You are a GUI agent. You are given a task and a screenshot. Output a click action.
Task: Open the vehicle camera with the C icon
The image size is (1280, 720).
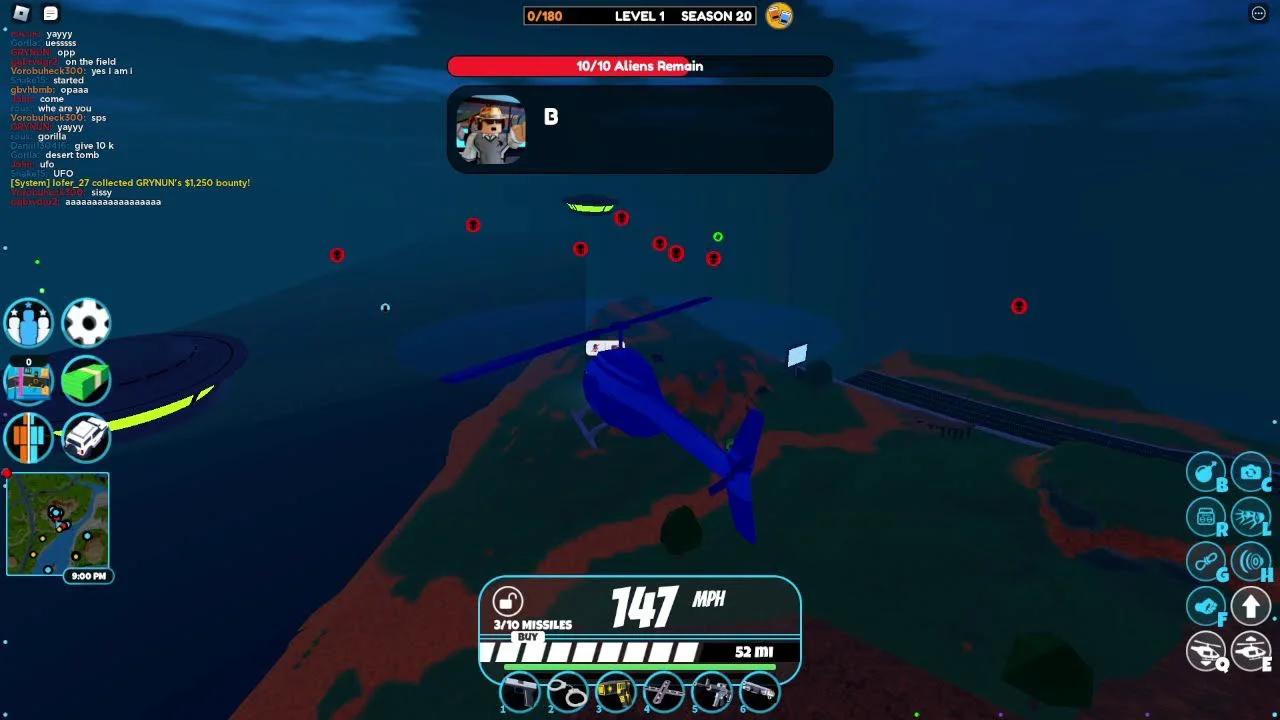(1251, 470)
